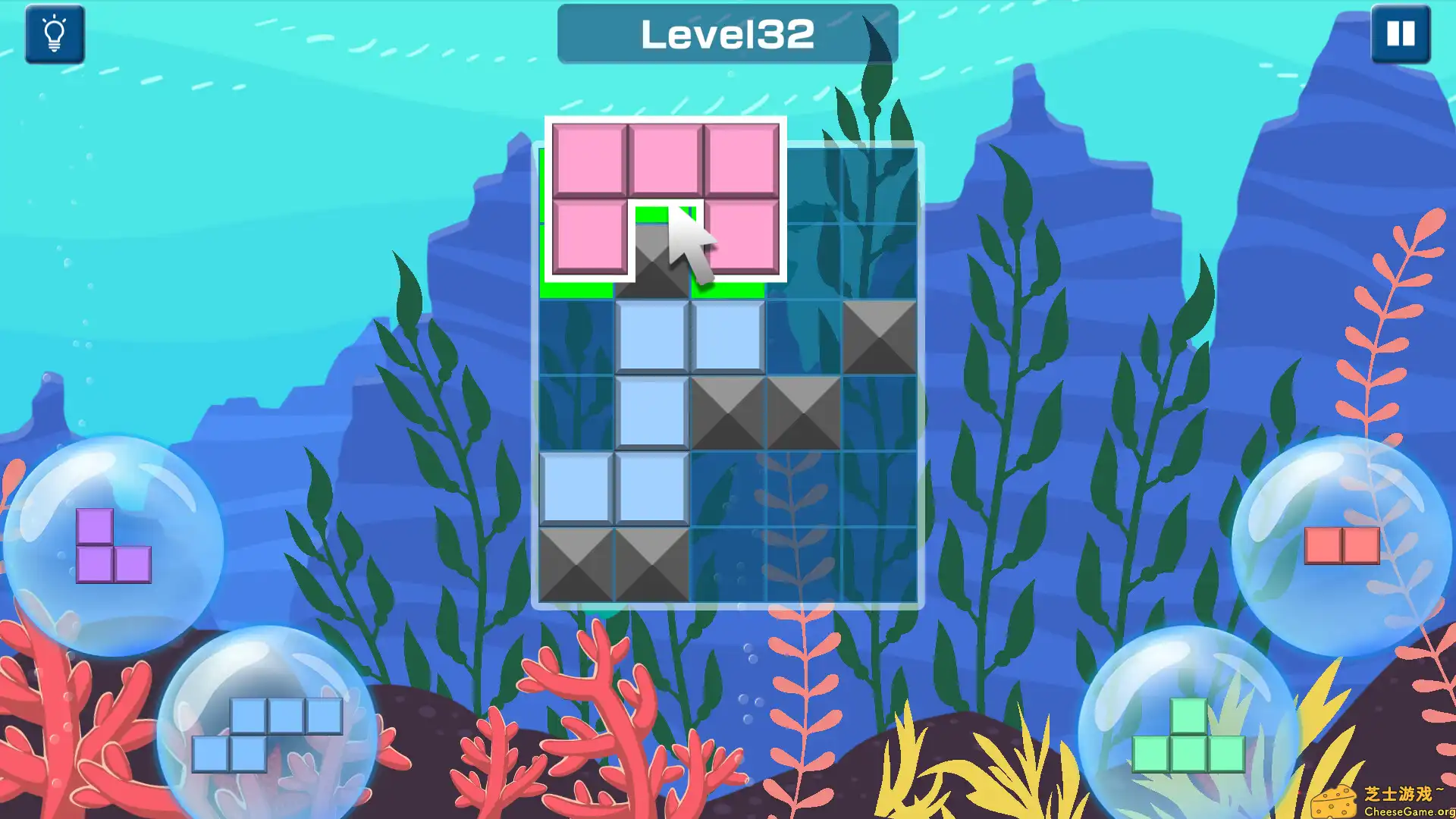The height and width of the screenshot is (819, 1456).
Task: Tap the green highlighted placement row
Action: pos(576,290)
